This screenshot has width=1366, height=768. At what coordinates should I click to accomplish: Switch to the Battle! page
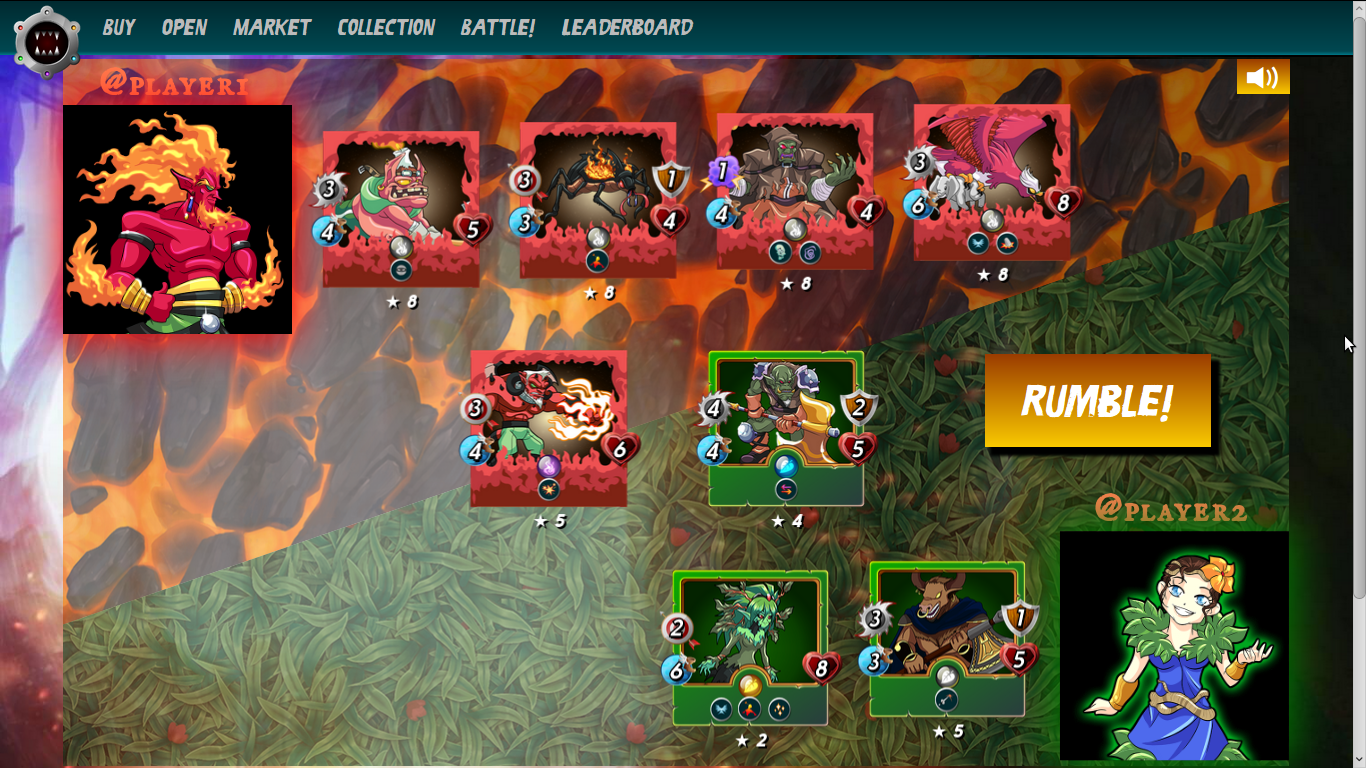coord(498,28)
